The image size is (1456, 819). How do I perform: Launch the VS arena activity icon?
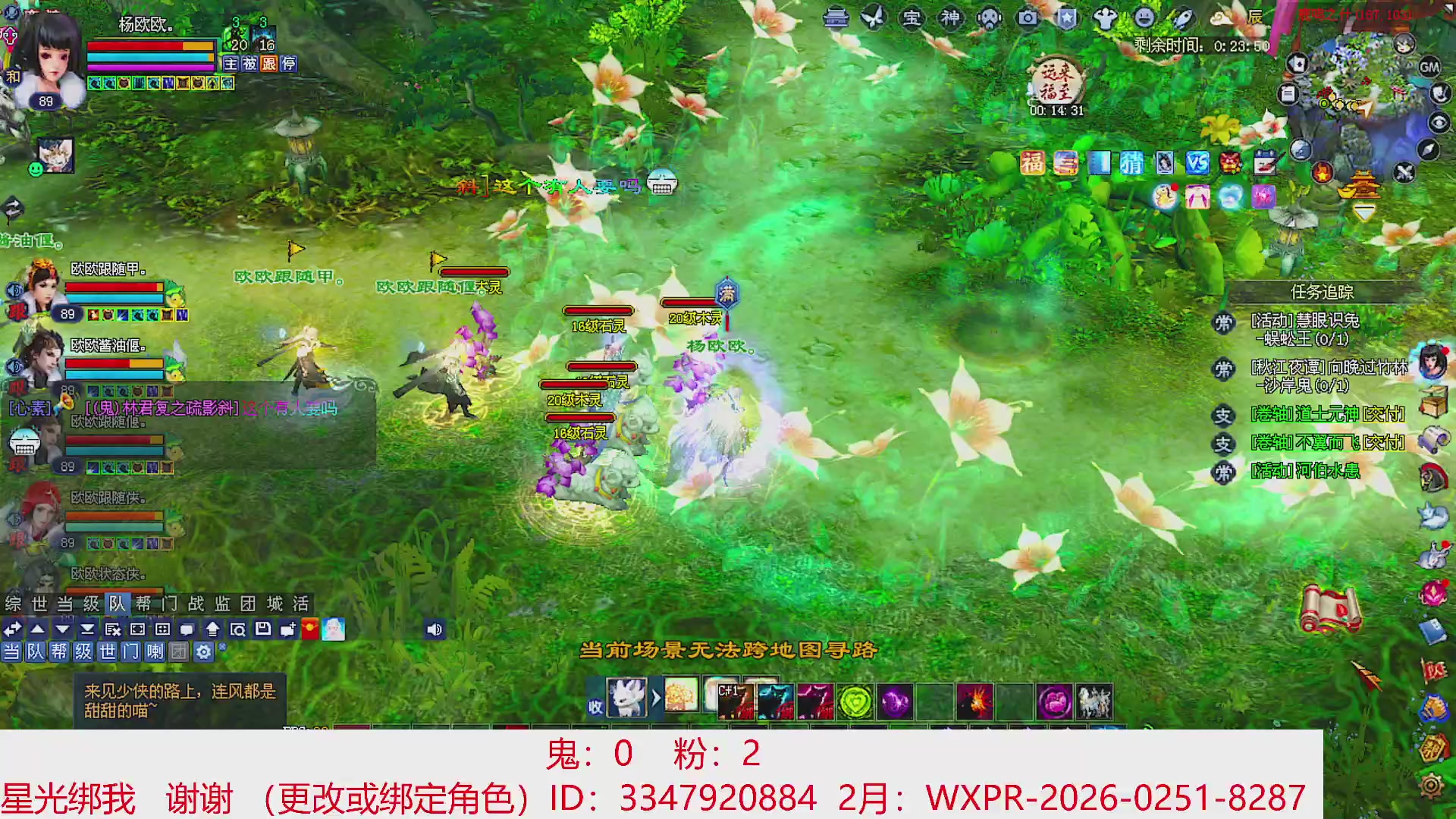pos(1199,164)
